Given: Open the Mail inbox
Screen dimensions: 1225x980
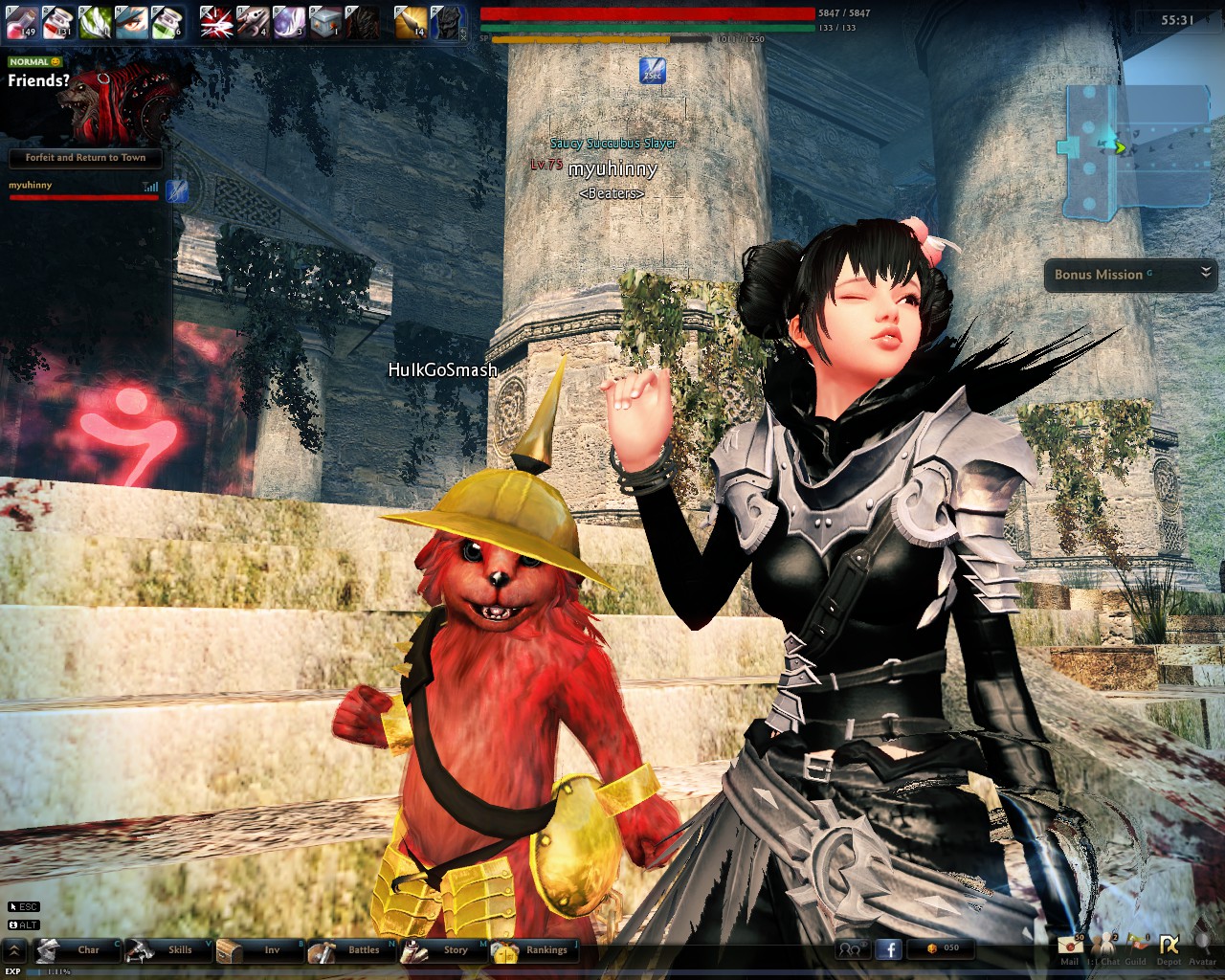Looking at the screenshot, I should click(x=1069, y=947).
